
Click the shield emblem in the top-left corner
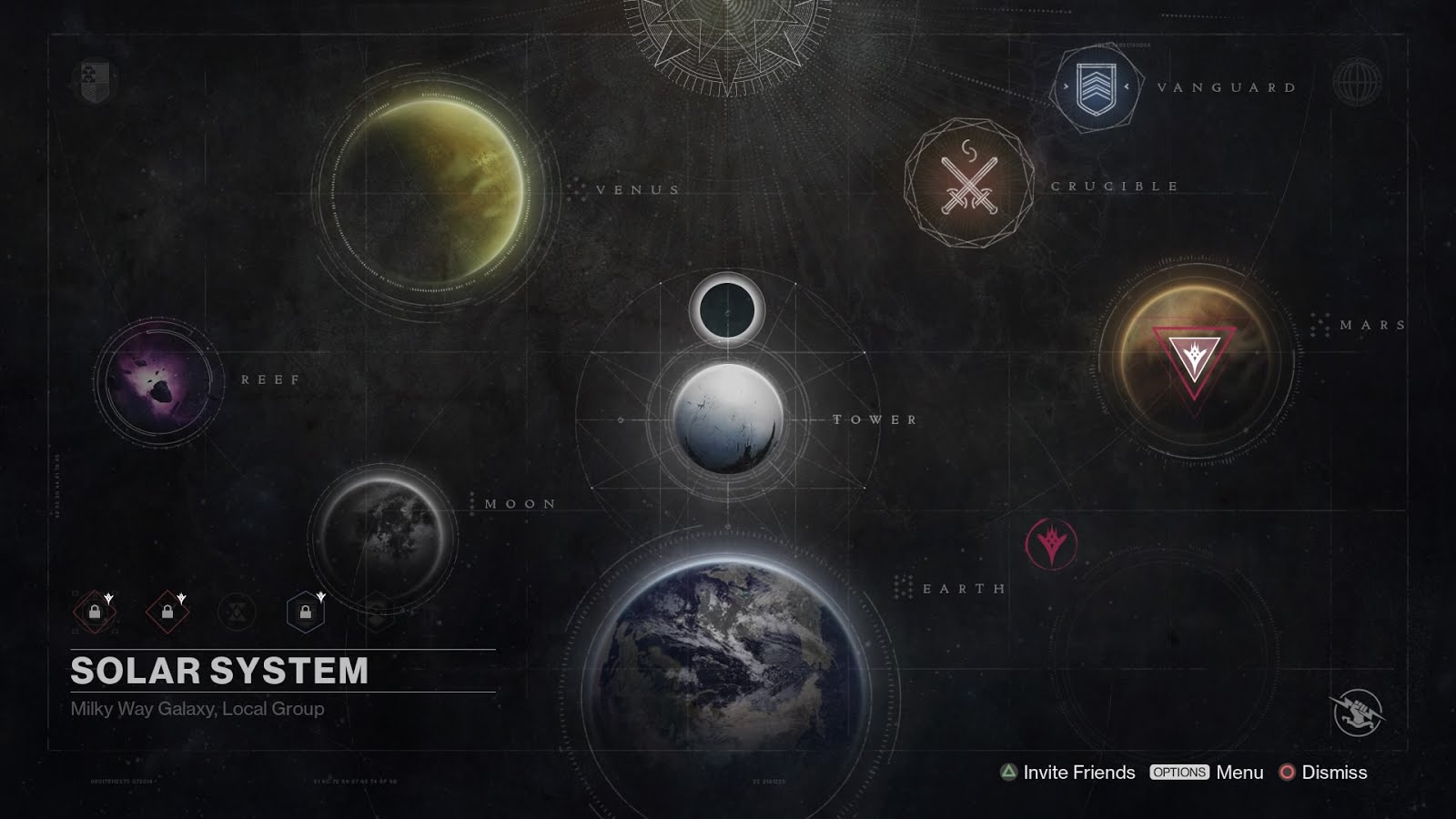89,80
